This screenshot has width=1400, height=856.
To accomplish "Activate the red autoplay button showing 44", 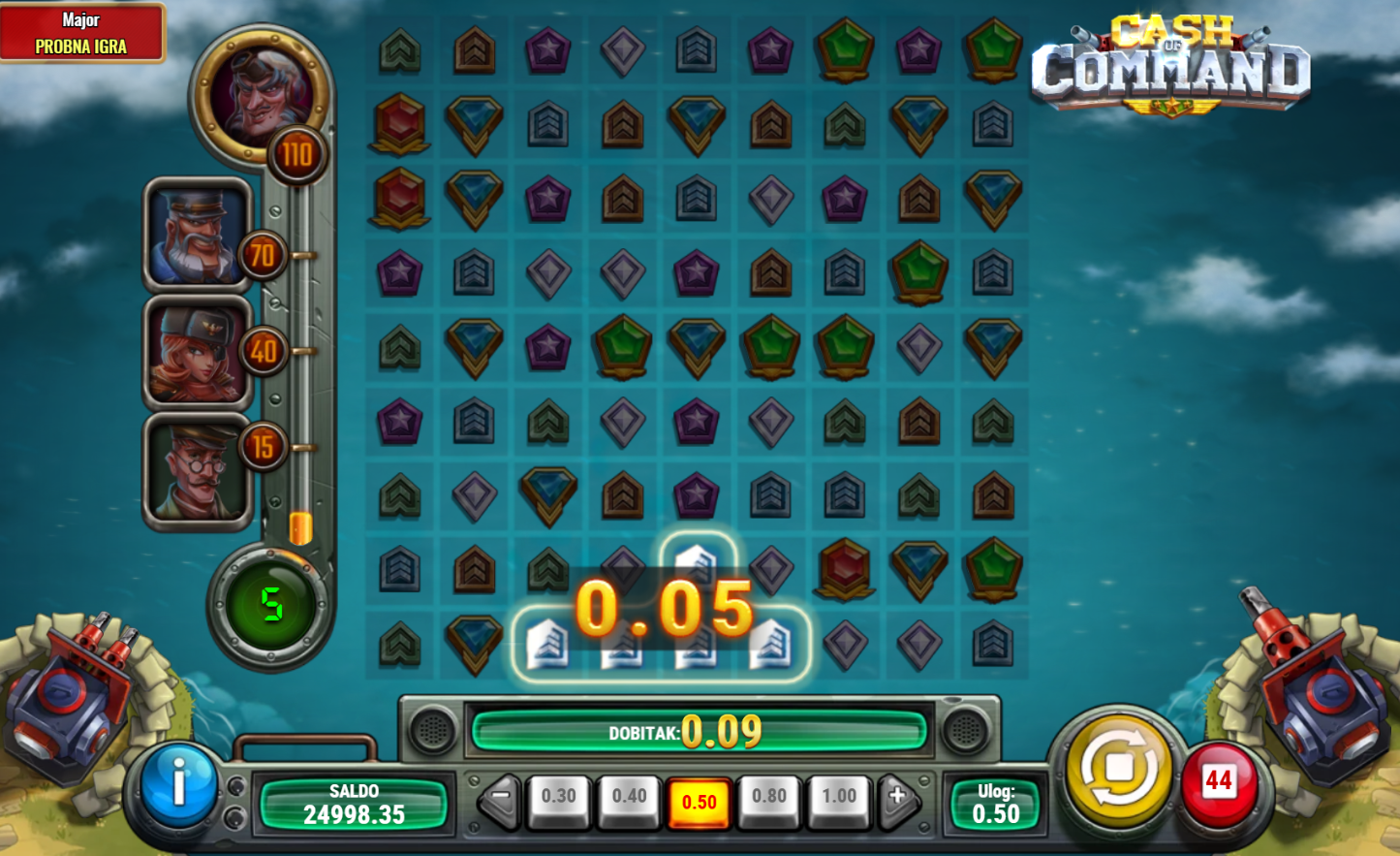I will click(x=1218, y=782).
